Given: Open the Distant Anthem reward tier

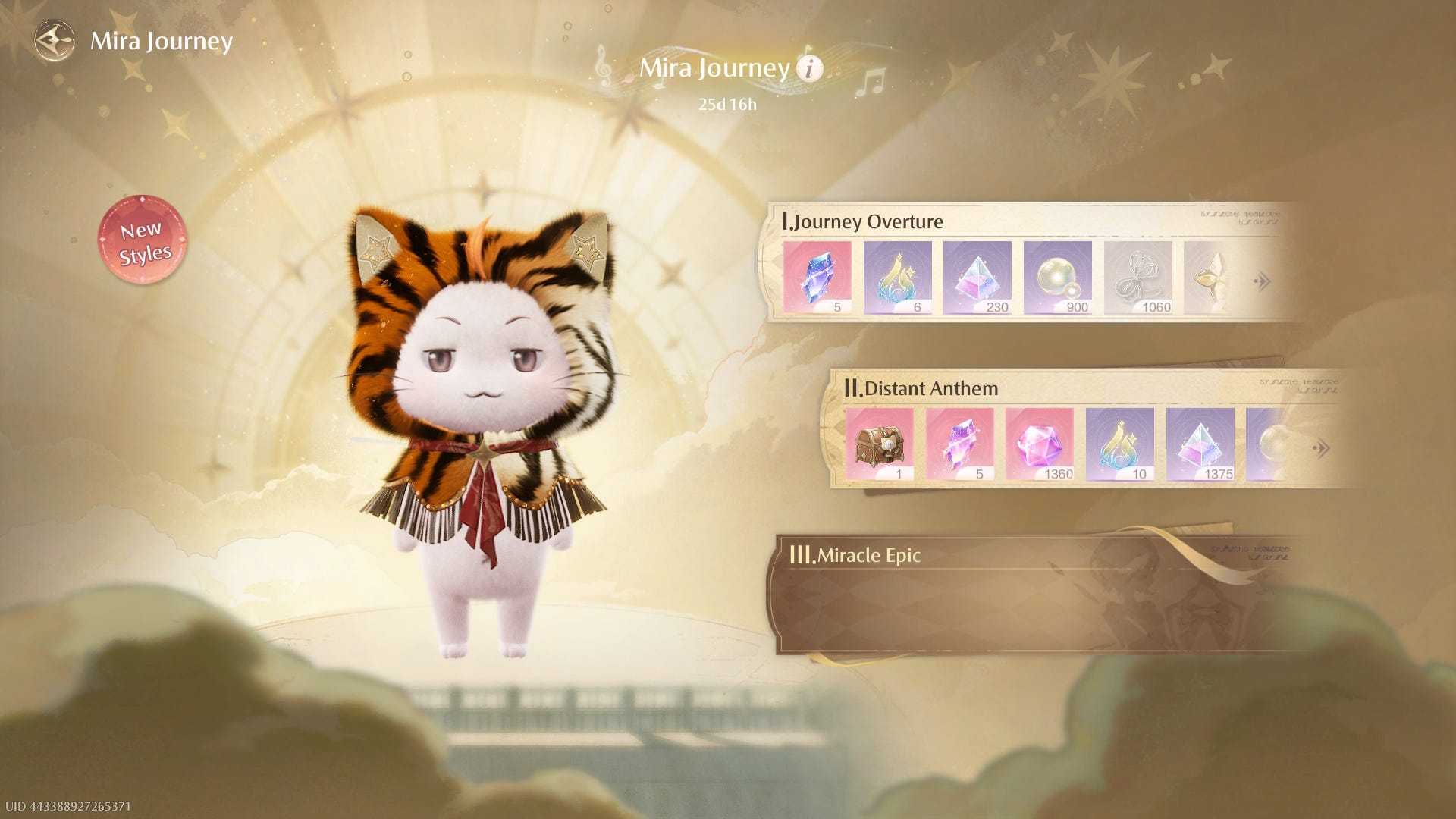Looking at the screenshot, I should point(930,388).
